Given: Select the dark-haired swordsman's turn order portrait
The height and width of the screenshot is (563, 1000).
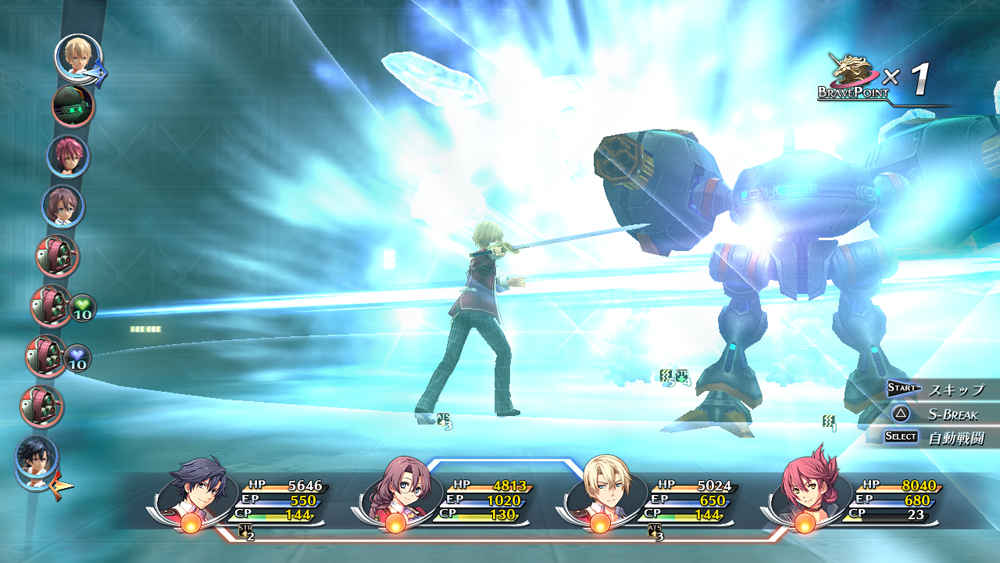Looking at the screenshot, I should (37, 456).
